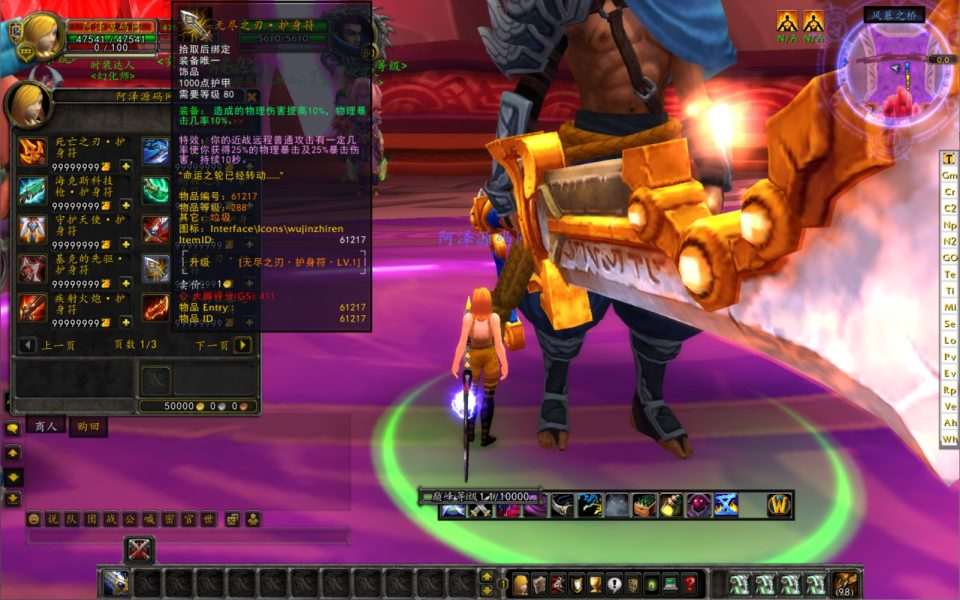Open the backpack bag slot
Image resolution: width=960 pixels, height=600 pixels.
pos(844,583)
